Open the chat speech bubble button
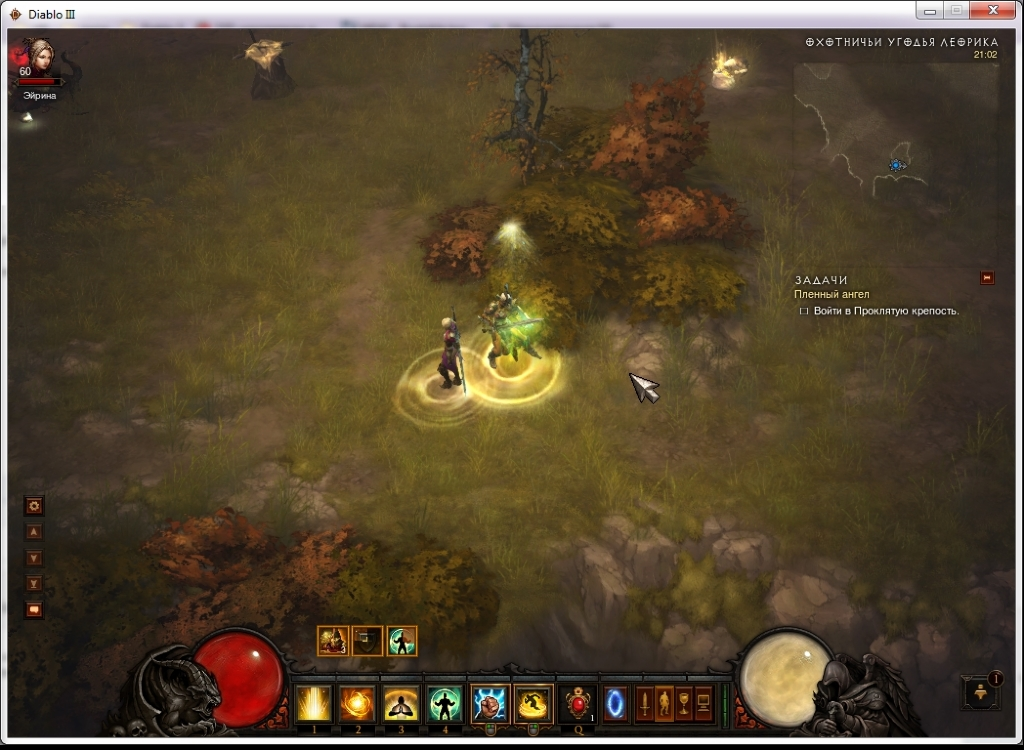The width and height of the screenshot is (1024, 750). 34,609
